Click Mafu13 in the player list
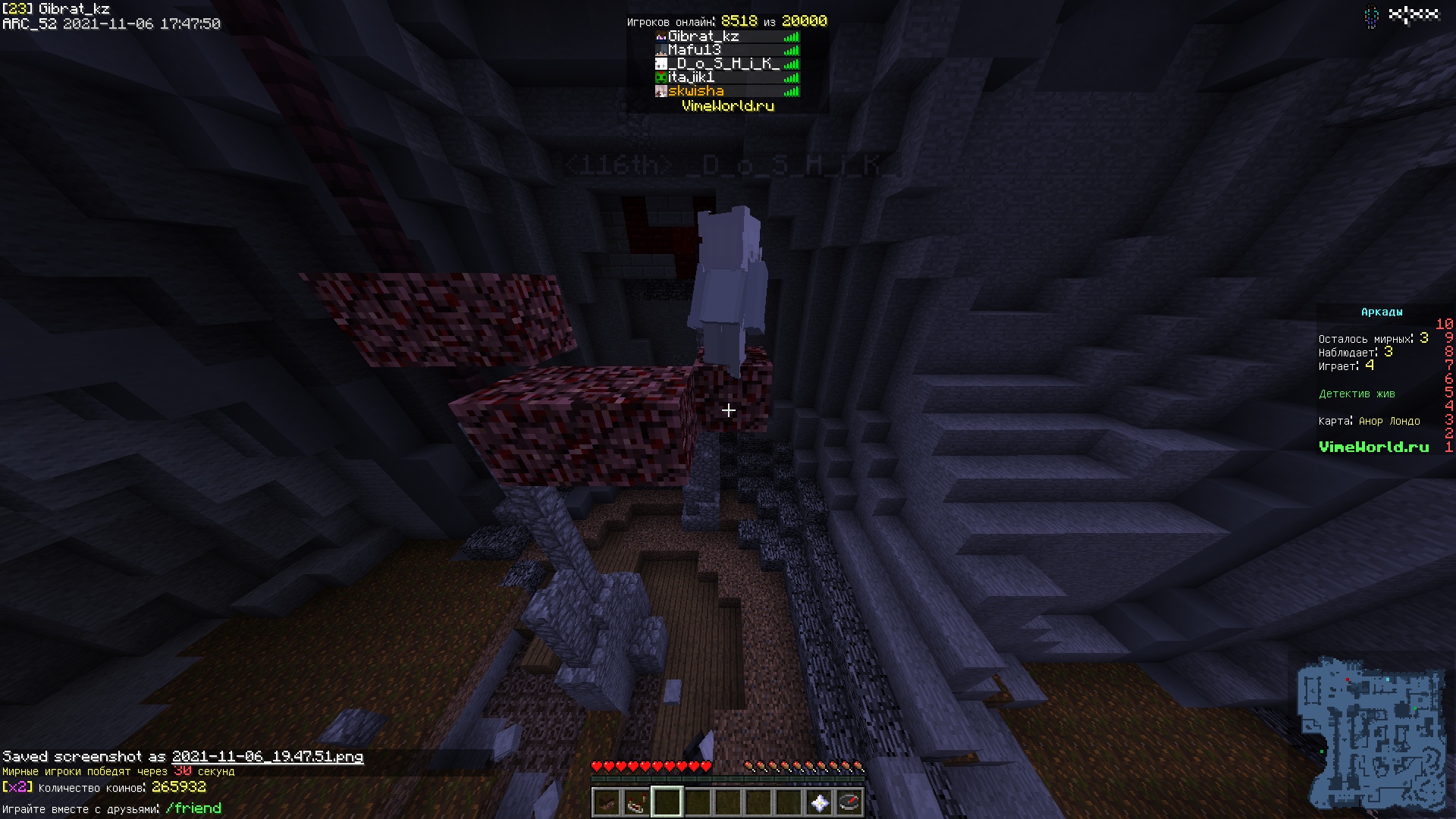This screenshot has width=1456, height=819. tap(694, 50)
